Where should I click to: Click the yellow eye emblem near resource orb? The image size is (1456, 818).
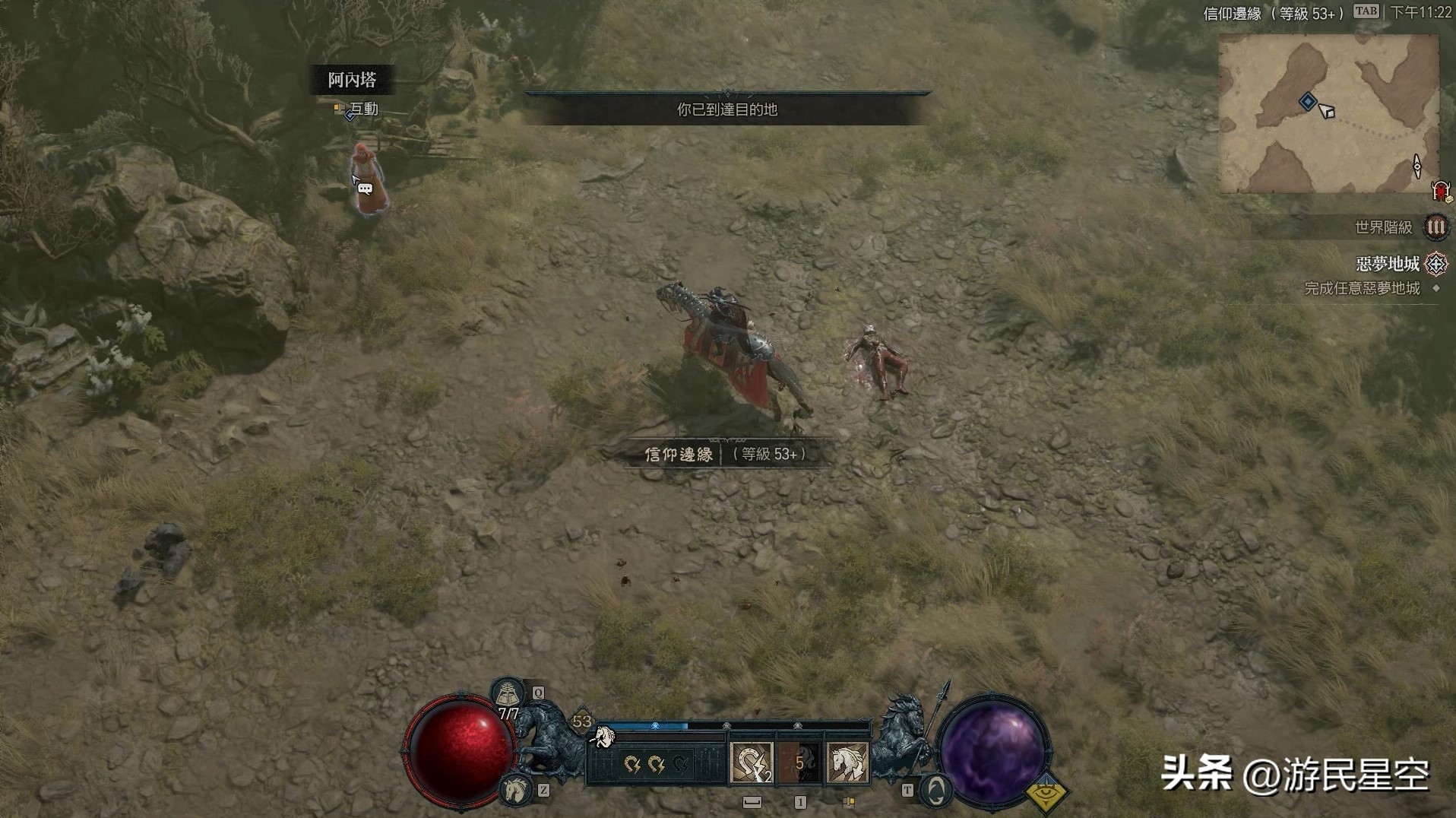1047,793
